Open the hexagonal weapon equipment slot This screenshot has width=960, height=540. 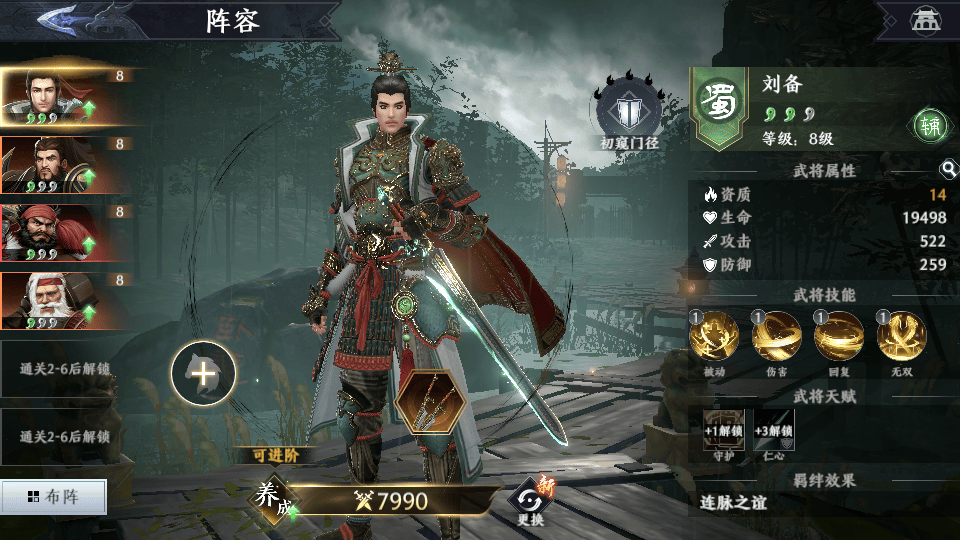[431, 406]
